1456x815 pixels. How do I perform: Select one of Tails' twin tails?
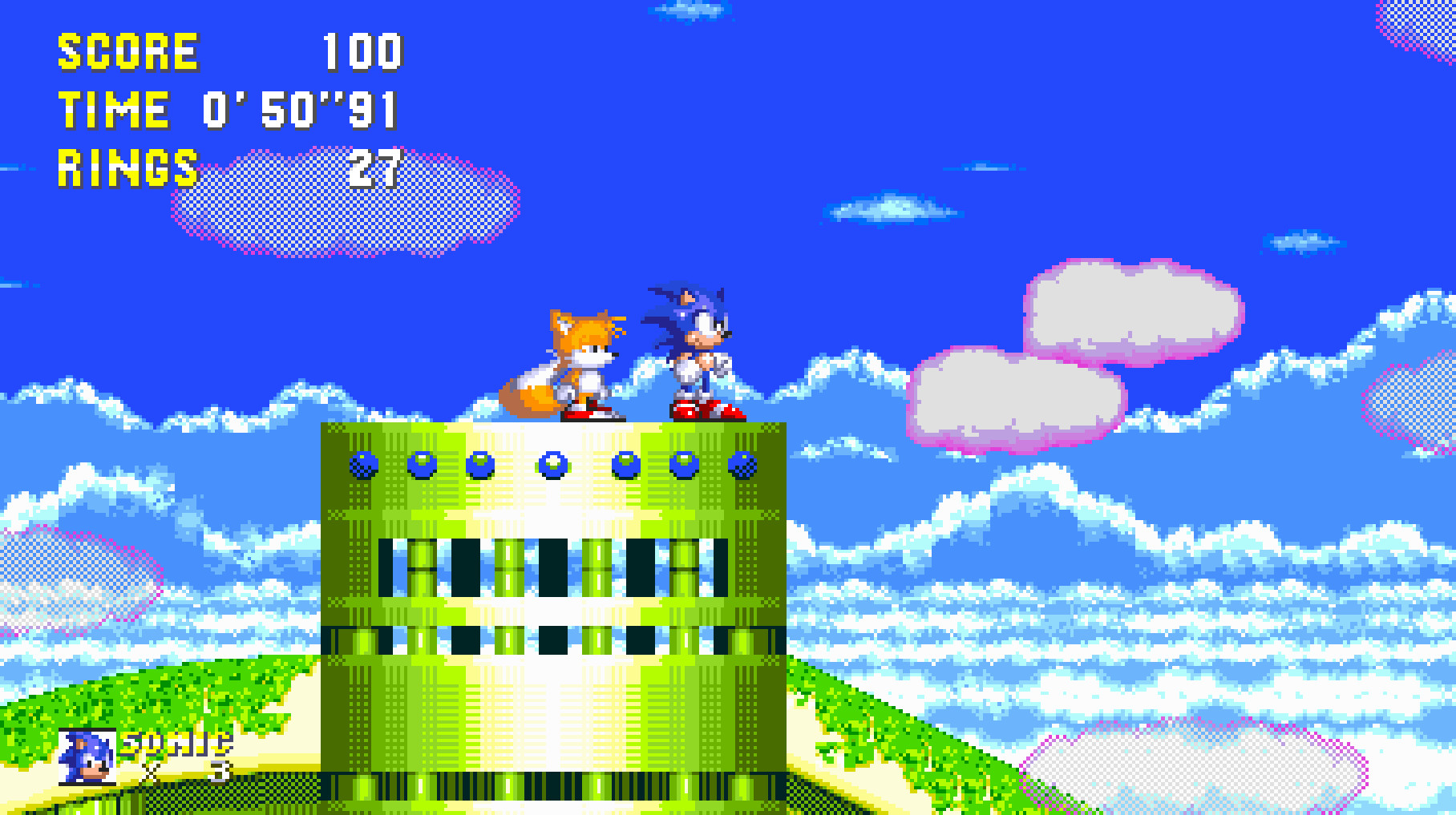tap(529, 393)
